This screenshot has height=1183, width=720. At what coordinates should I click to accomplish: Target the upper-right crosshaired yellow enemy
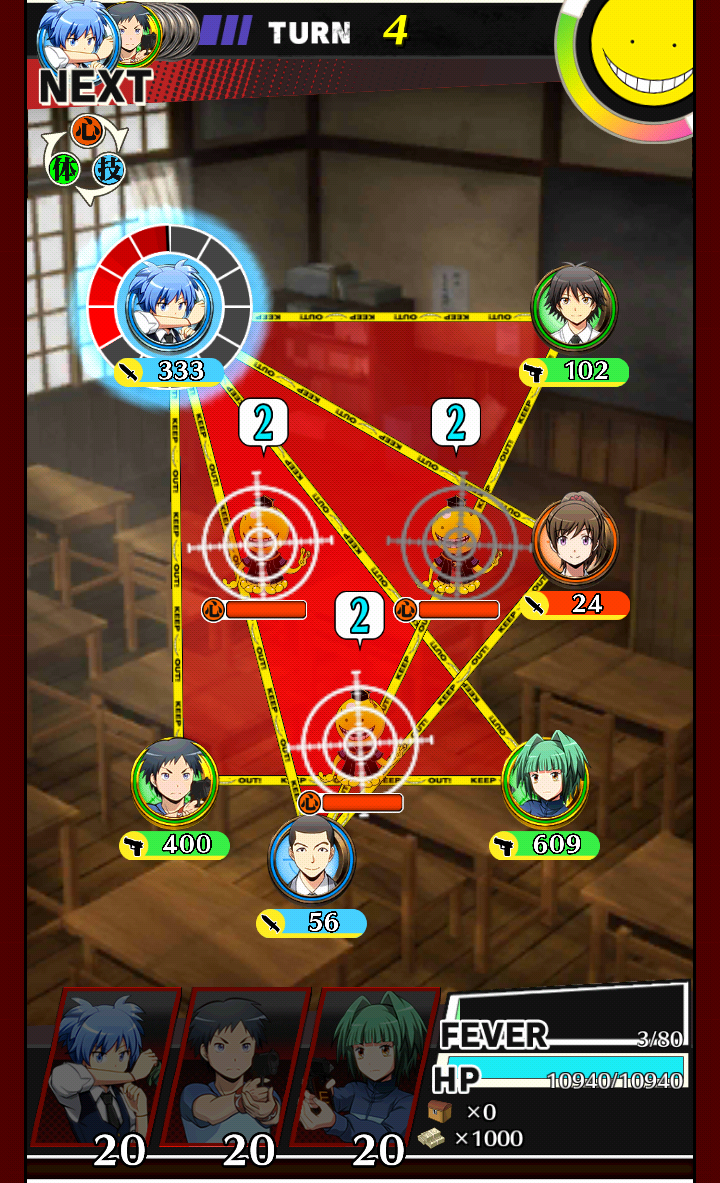pyautogui.click(x=452, y=543)
